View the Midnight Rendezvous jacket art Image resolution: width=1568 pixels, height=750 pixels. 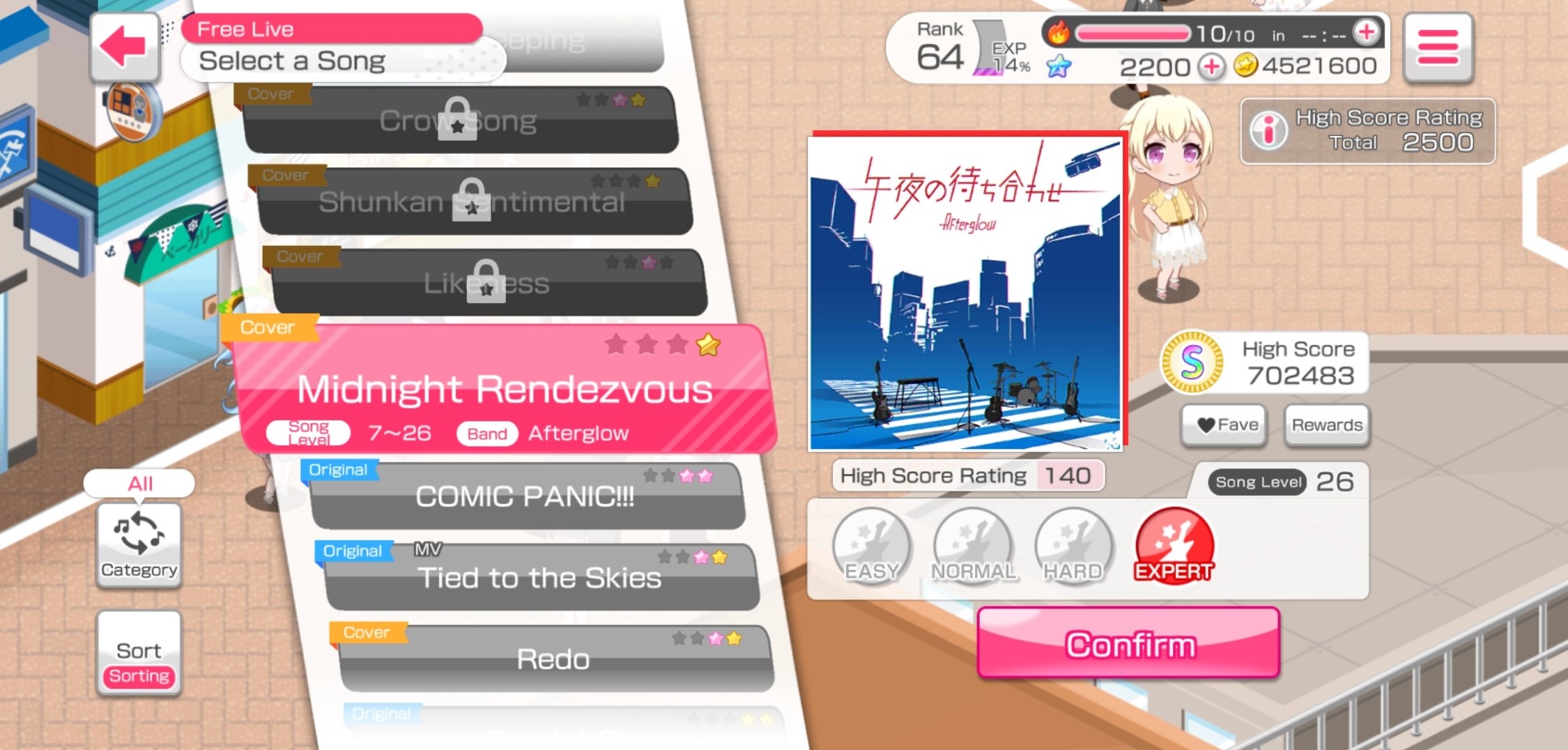[x=966, y=293]
